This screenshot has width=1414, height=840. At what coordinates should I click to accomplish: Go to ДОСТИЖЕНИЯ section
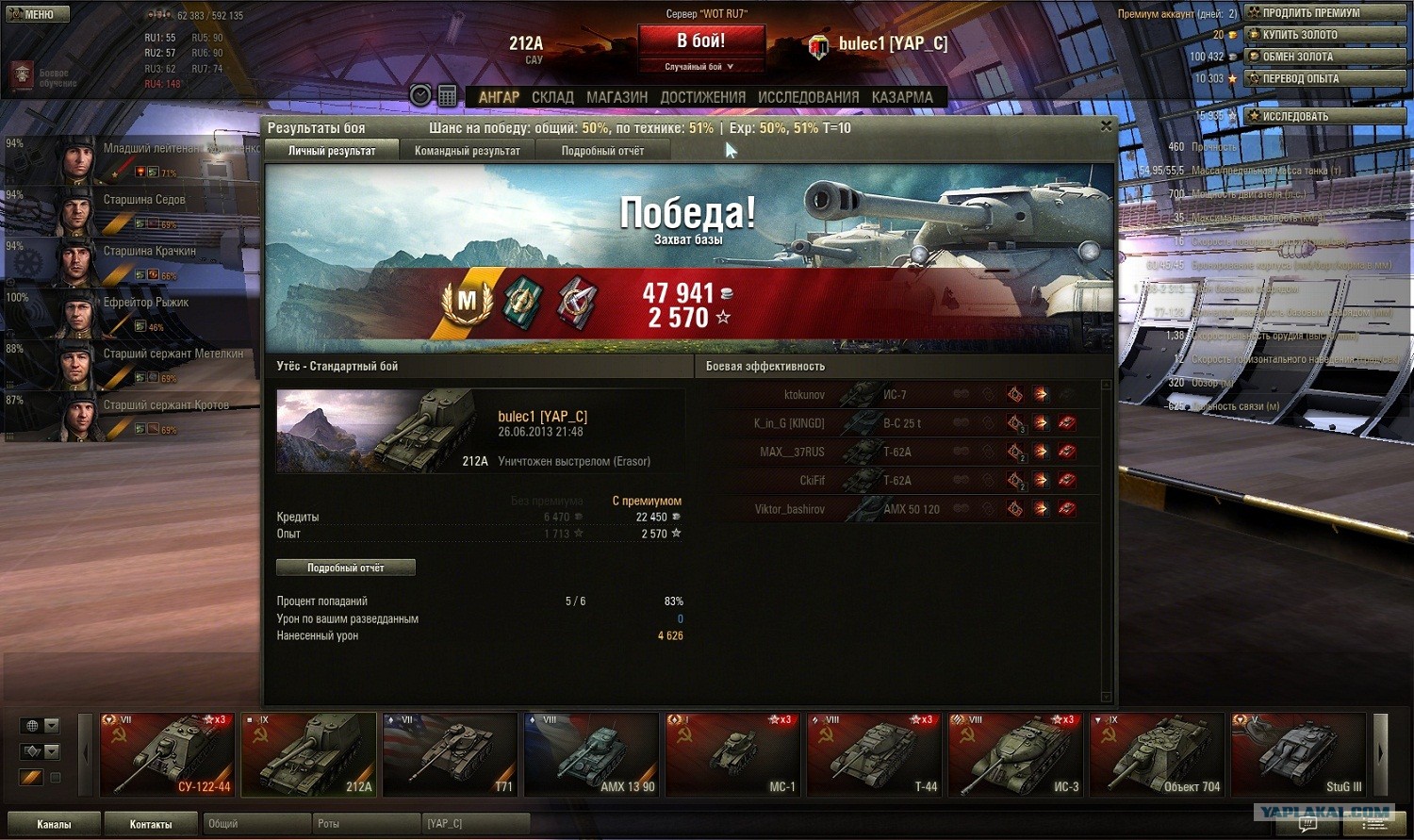tap(702, 97)
